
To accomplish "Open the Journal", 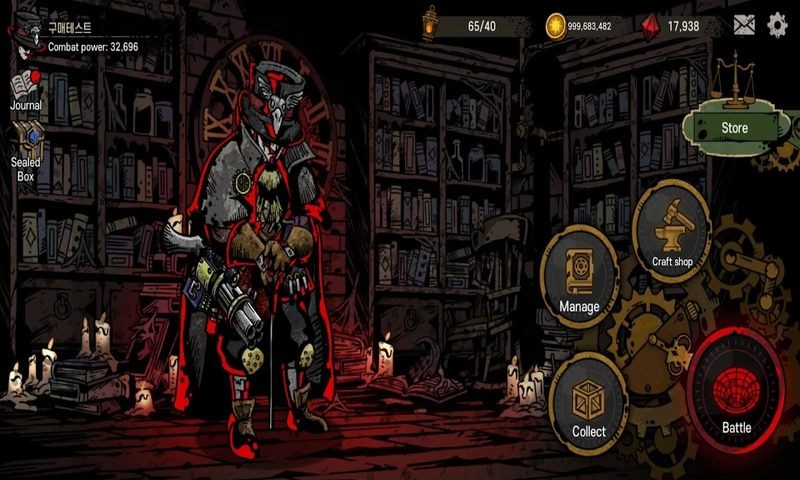I will tap(26, 88).
